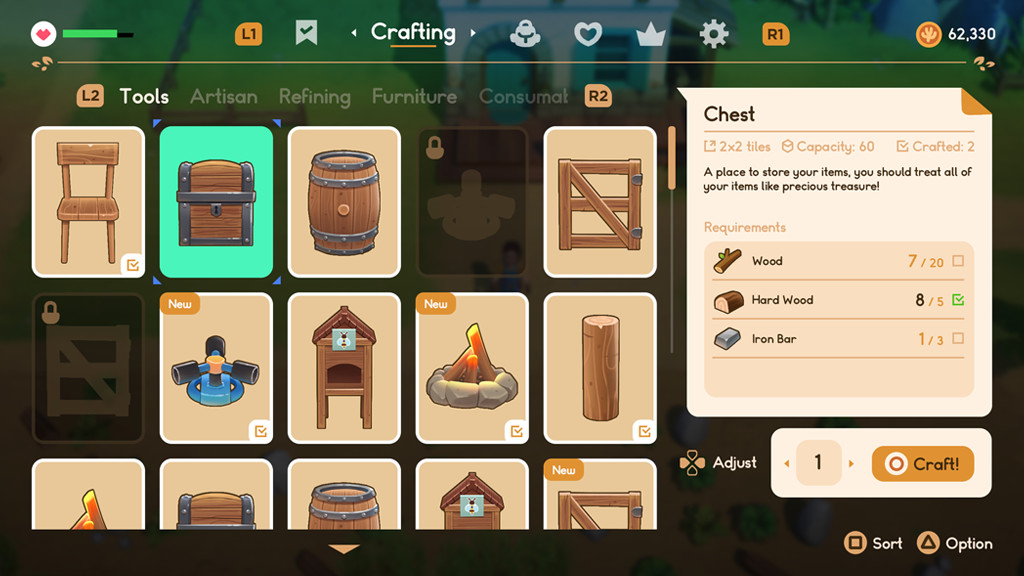1024x576 pixels.
Task: Open the Refining category tab
Action: 314,97
